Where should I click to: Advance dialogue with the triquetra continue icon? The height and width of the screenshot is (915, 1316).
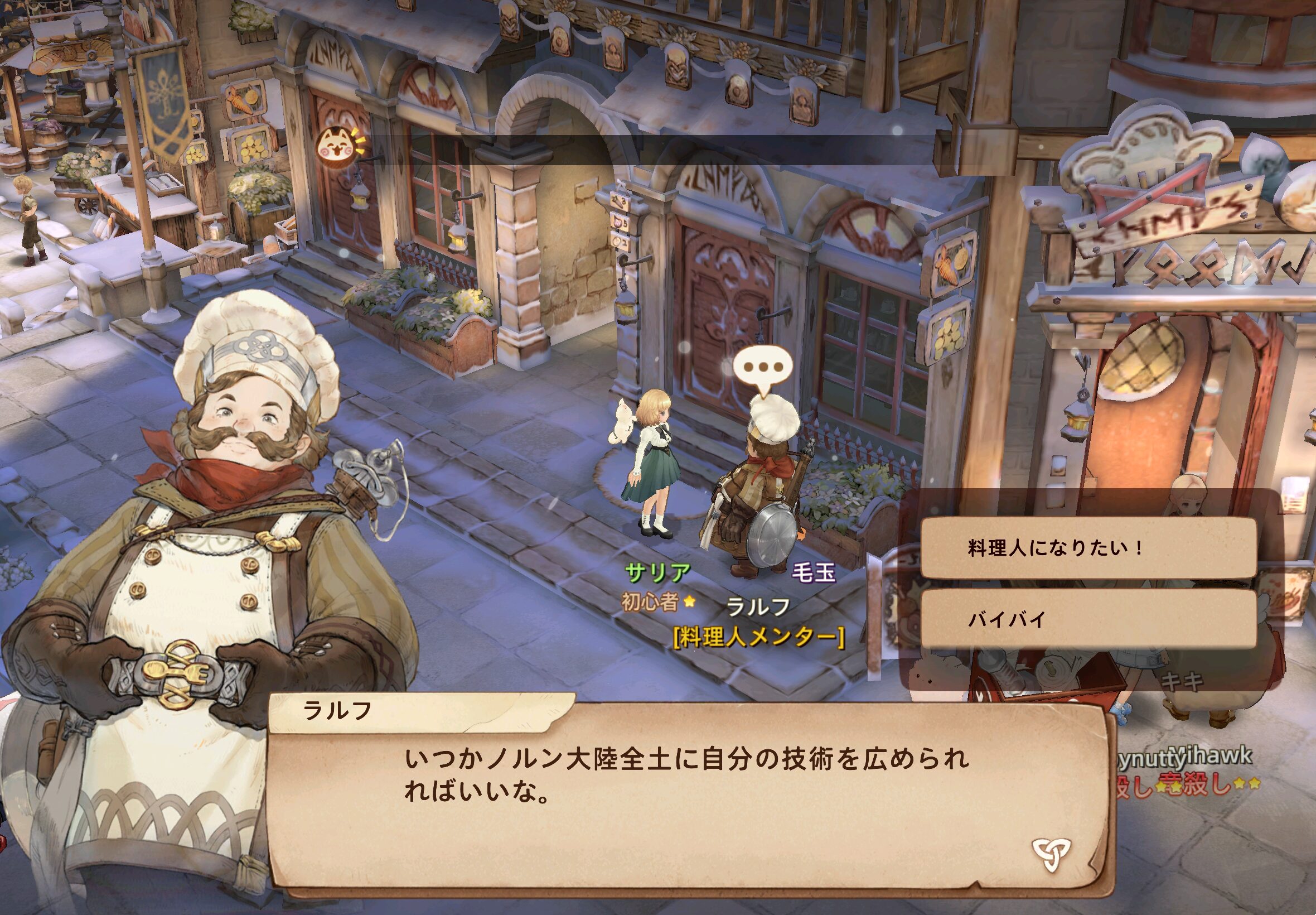coord(1051,855)
